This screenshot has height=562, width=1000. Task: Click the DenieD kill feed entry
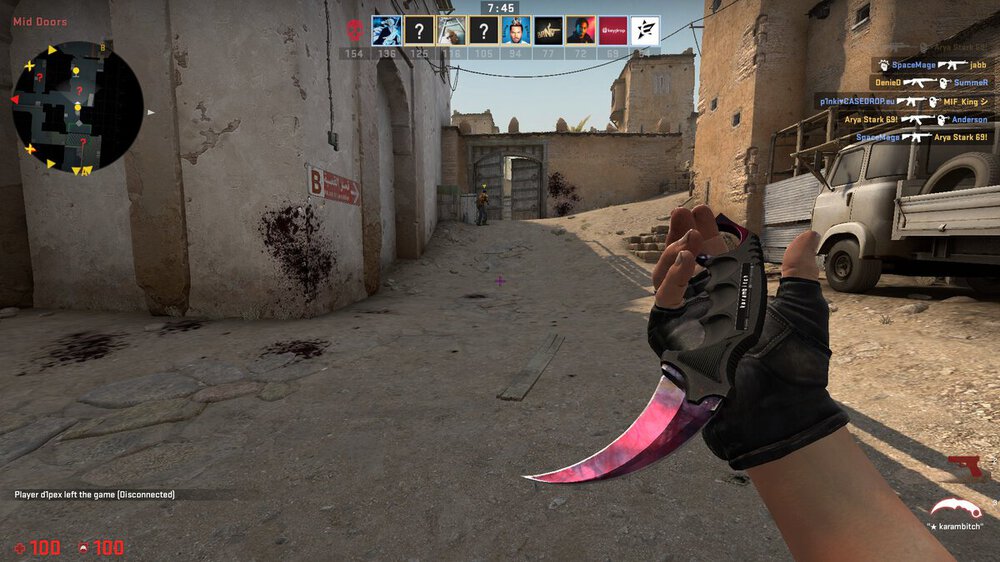(931, 83)
